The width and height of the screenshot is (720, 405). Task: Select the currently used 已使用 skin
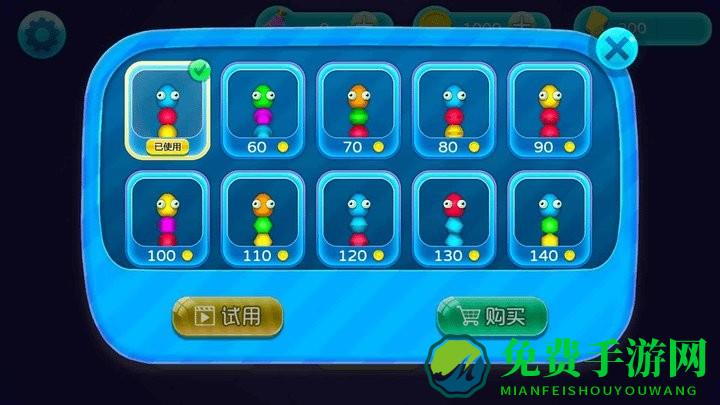[x=168, y=108]
